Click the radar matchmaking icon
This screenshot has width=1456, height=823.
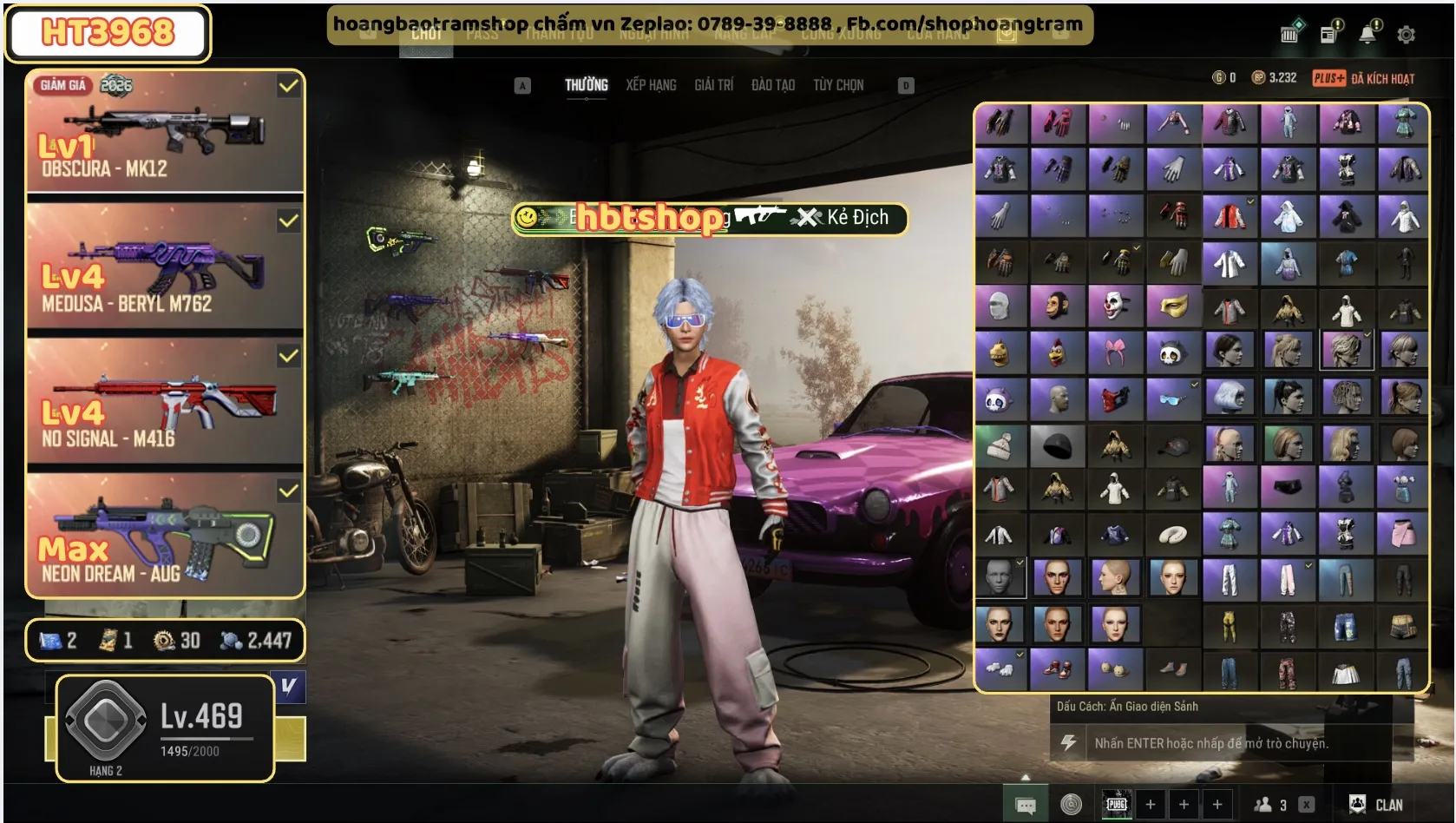(1072, 805)
